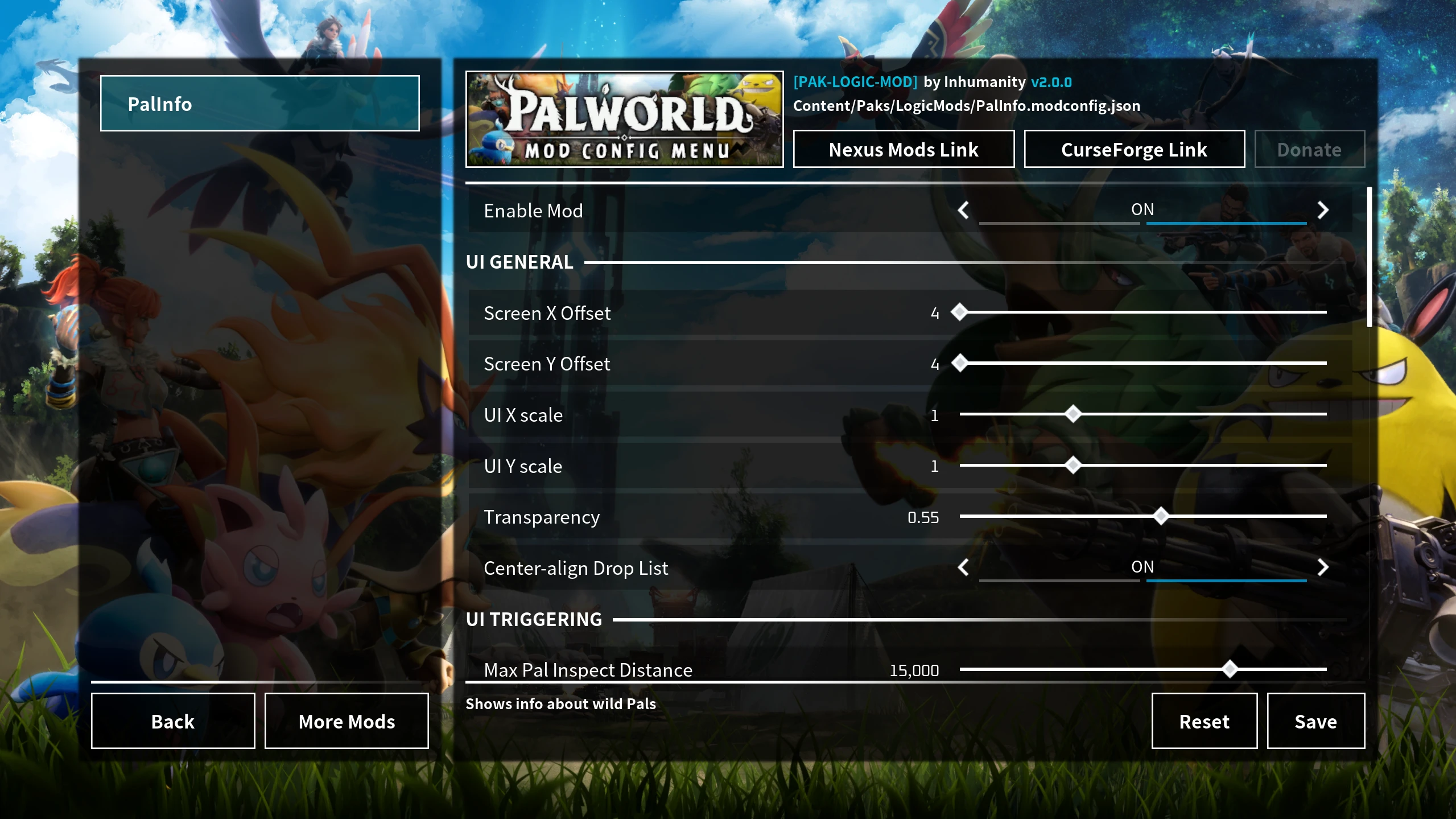
Task: Click the left arrow for Center-align Drop List
Action: [x=963, y=567]
